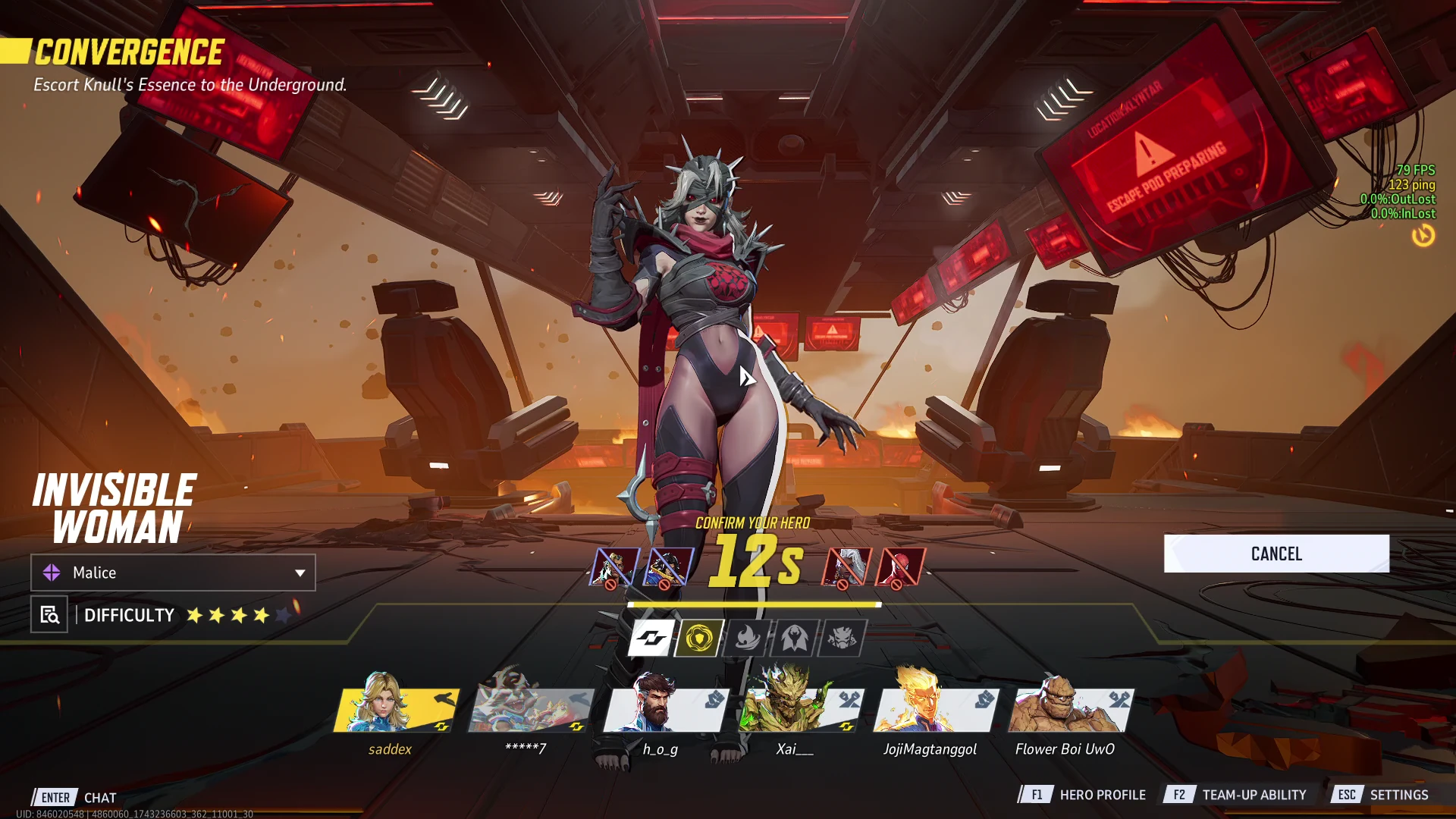Select the hooded figure icon tab
The image size is (1456, 819).
coord(794,638)
